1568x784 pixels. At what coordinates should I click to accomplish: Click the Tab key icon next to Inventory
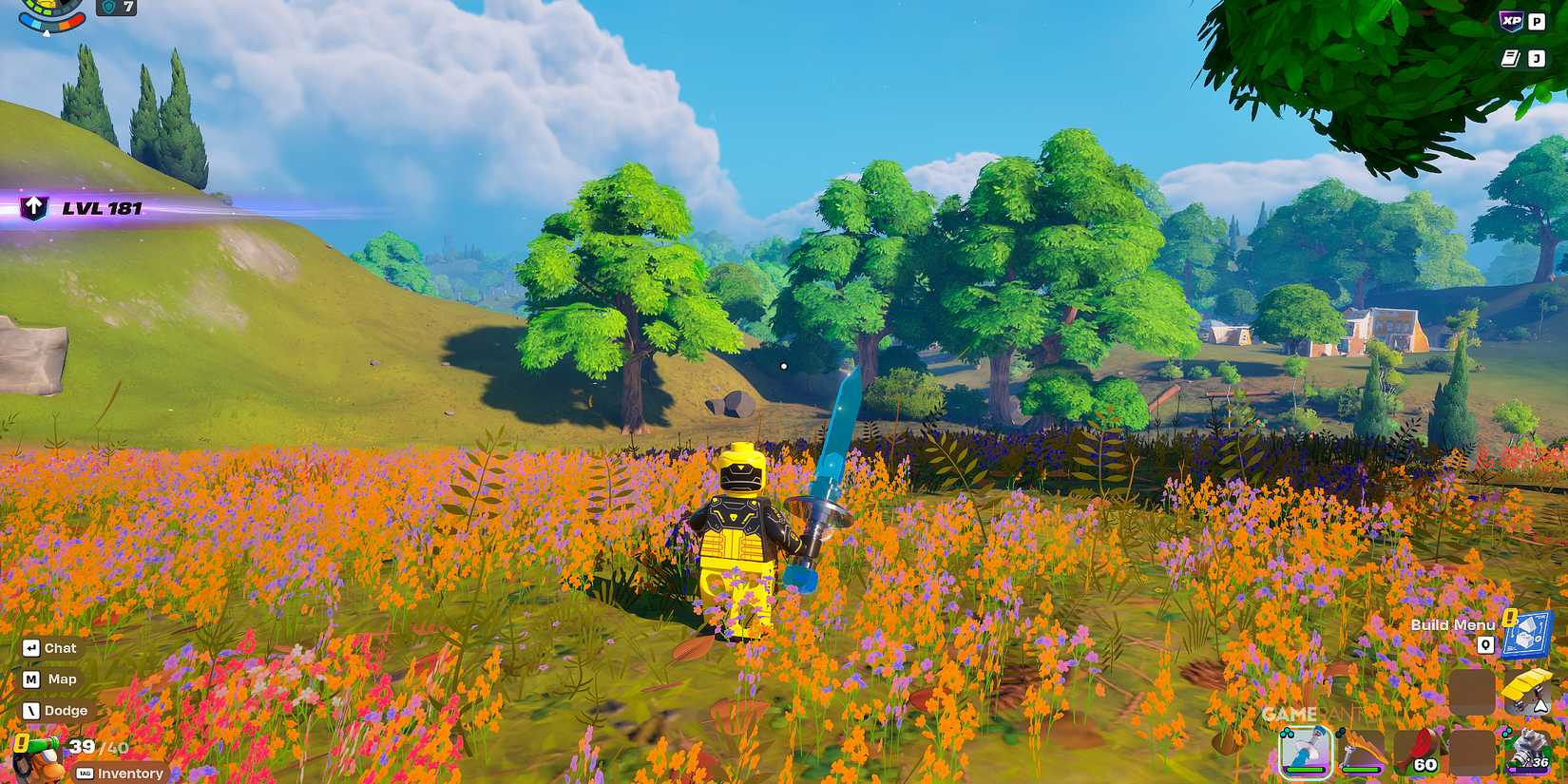coord(84,774)
